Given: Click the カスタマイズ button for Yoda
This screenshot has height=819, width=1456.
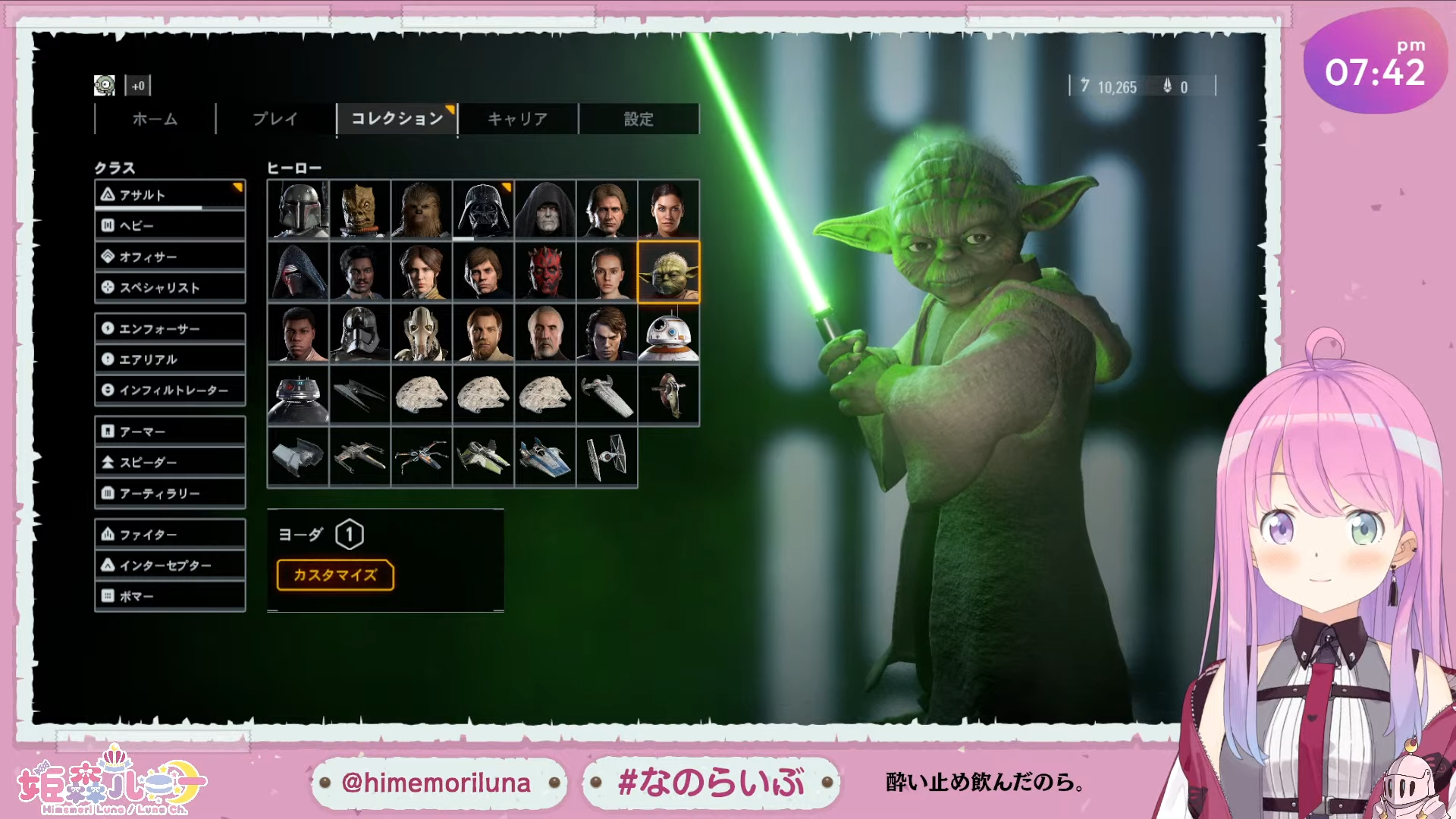Looking at the screenshot, I should click(x=335, y=575).
